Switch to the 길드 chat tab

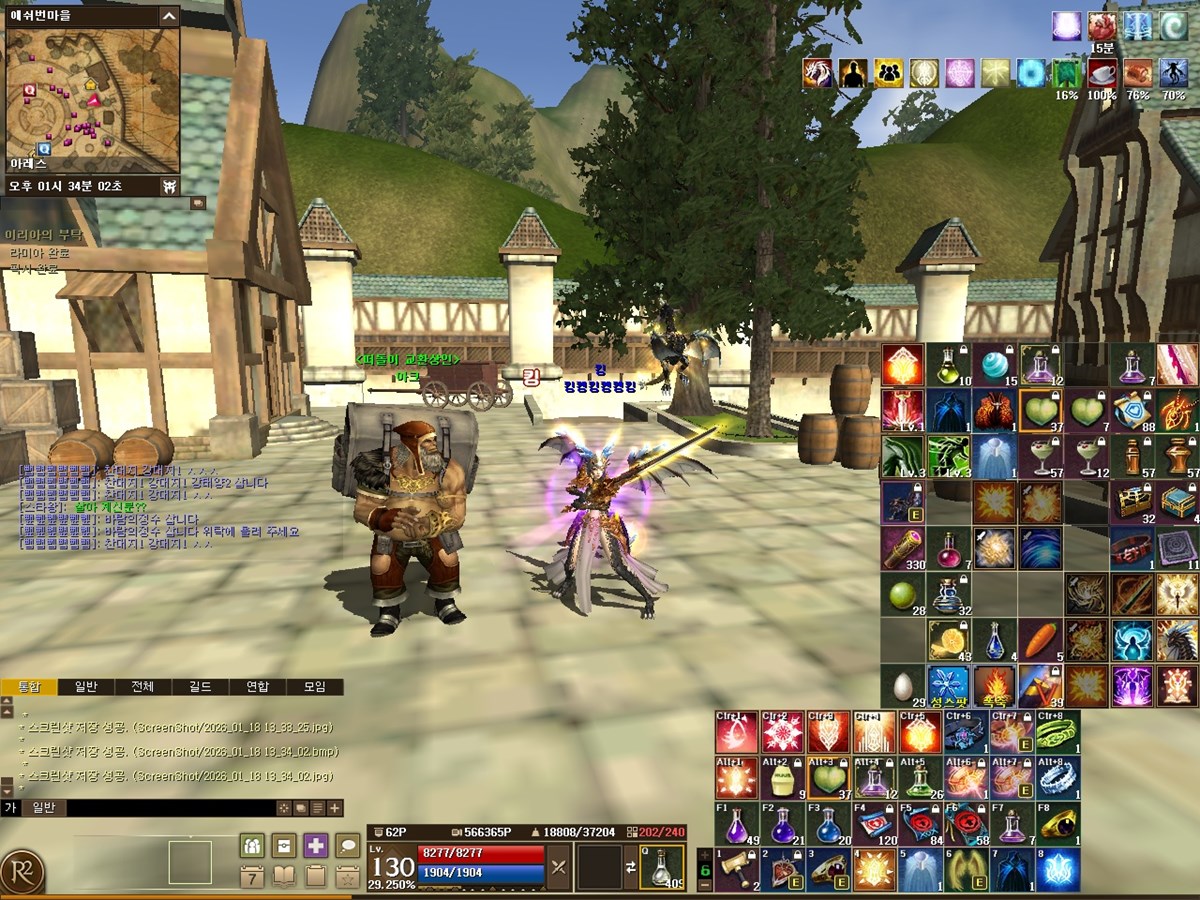point(200,687)
